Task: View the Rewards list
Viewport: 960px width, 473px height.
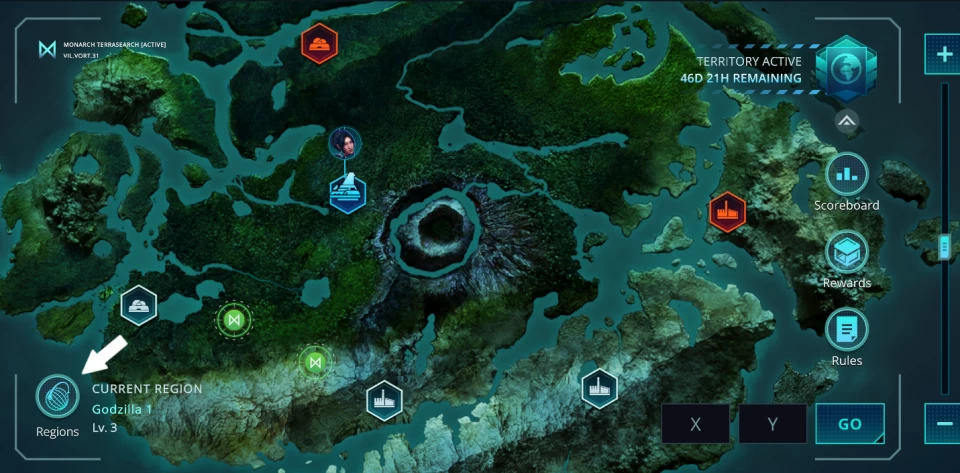Action: tap(847, 252)
